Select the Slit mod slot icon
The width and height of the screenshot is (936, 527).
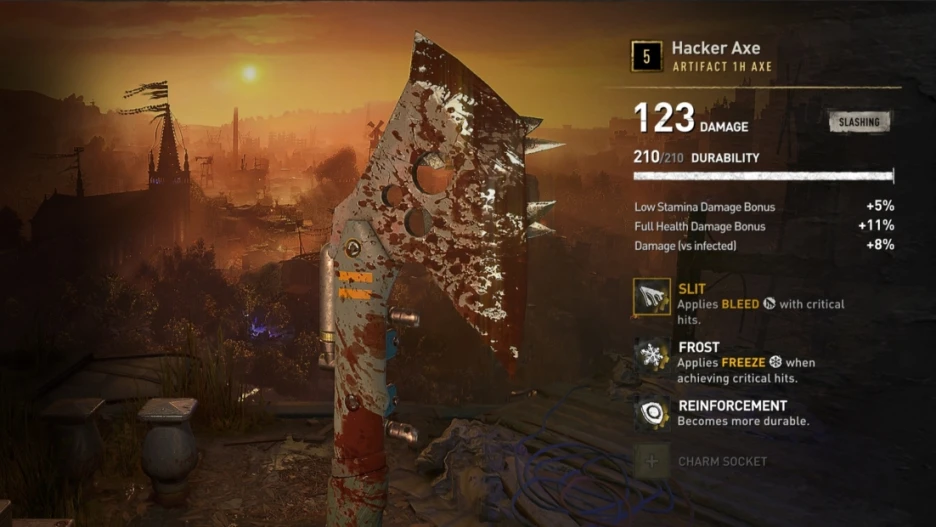(x=652, y=298)
